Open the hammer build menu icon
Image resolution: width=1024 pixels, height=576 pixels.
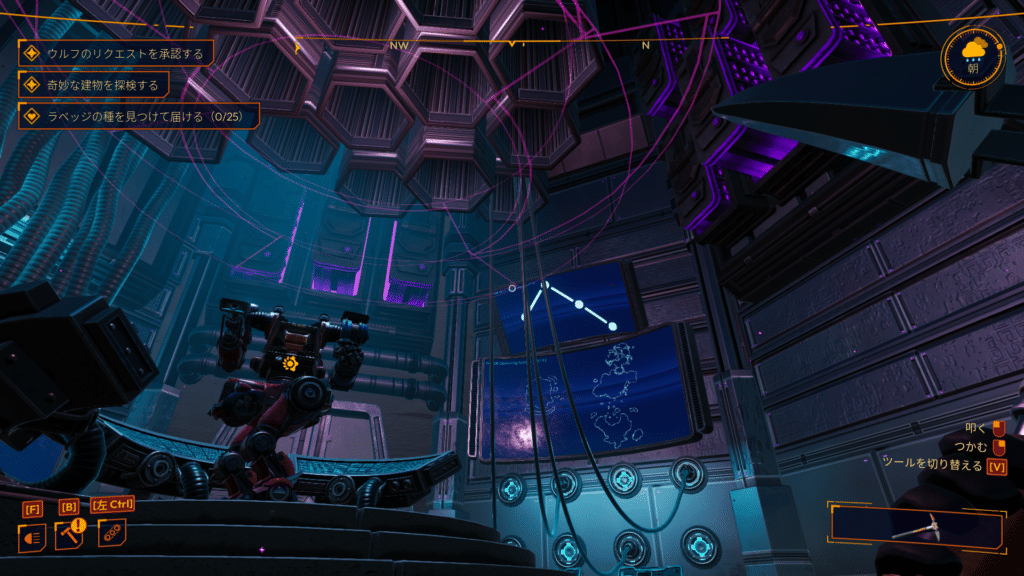pos(70,535)
